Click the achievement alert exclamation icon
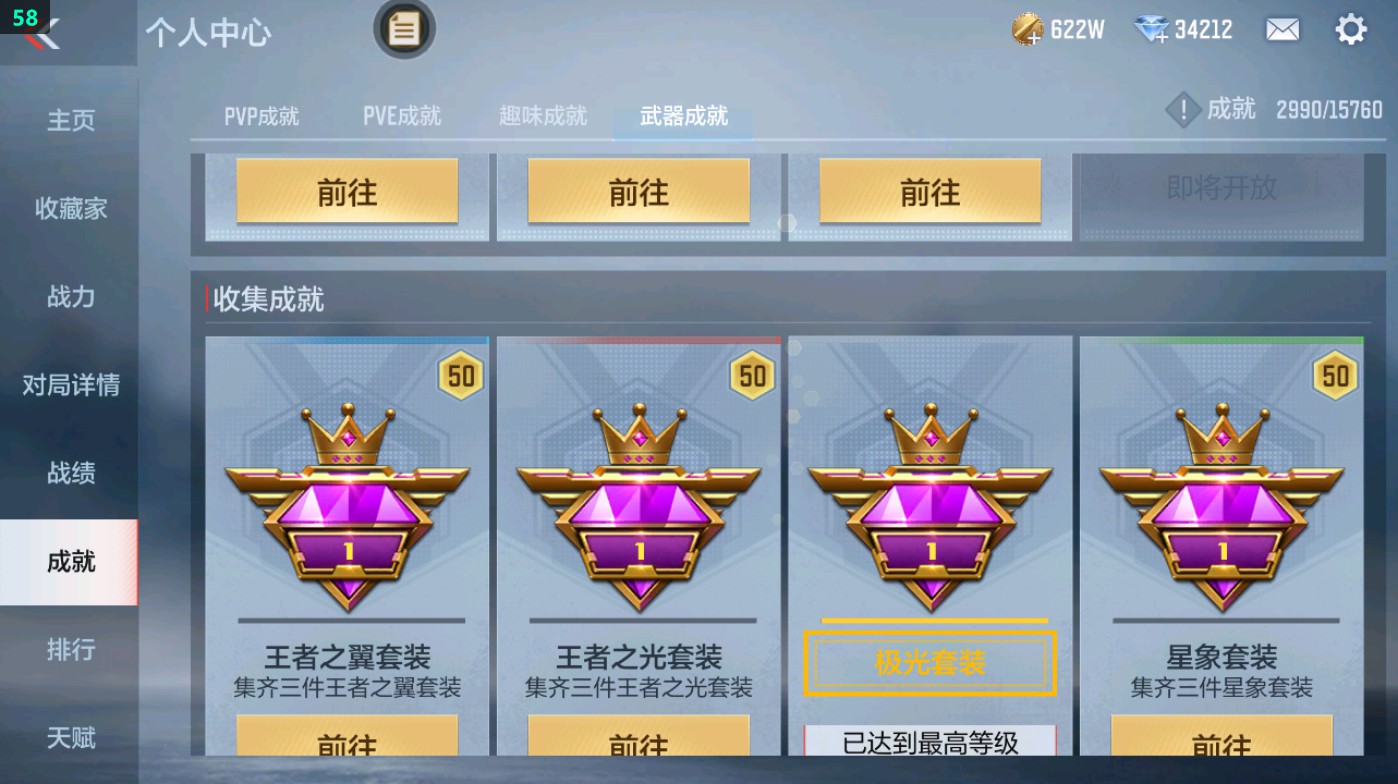This screenshot has width=1398, height=784. click(1183, 110)
